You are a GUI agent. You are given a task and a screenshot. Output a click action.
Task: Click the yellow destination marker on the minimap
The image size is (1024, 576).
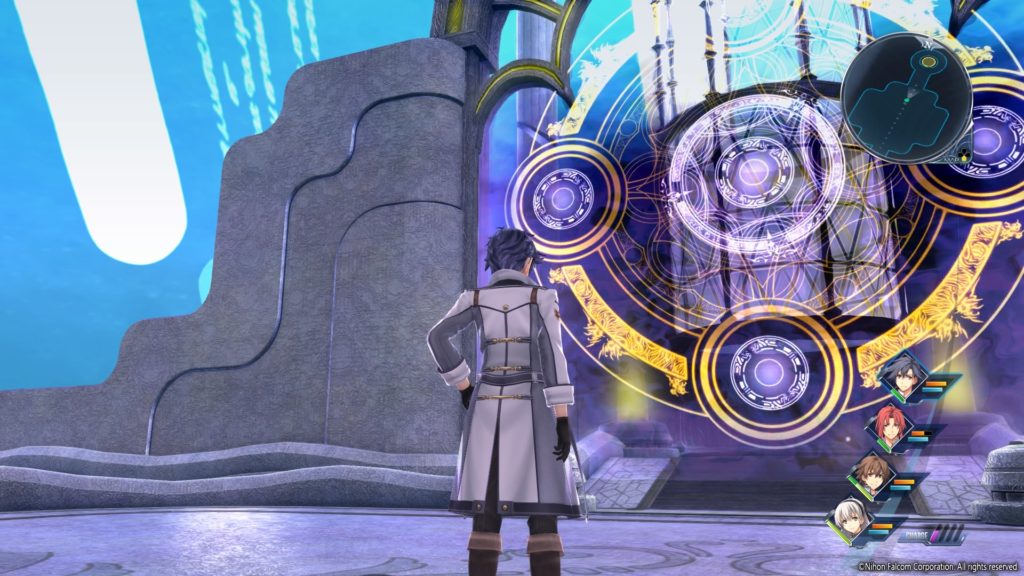929,63
